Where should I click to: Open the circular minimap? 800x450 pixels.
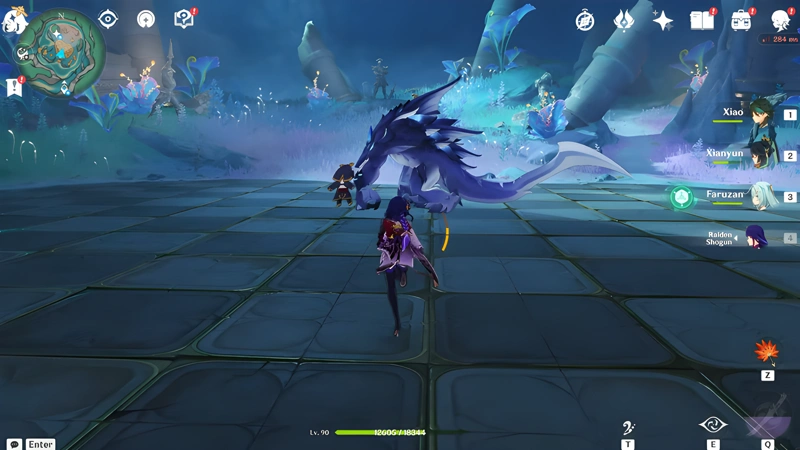[64, 48]
